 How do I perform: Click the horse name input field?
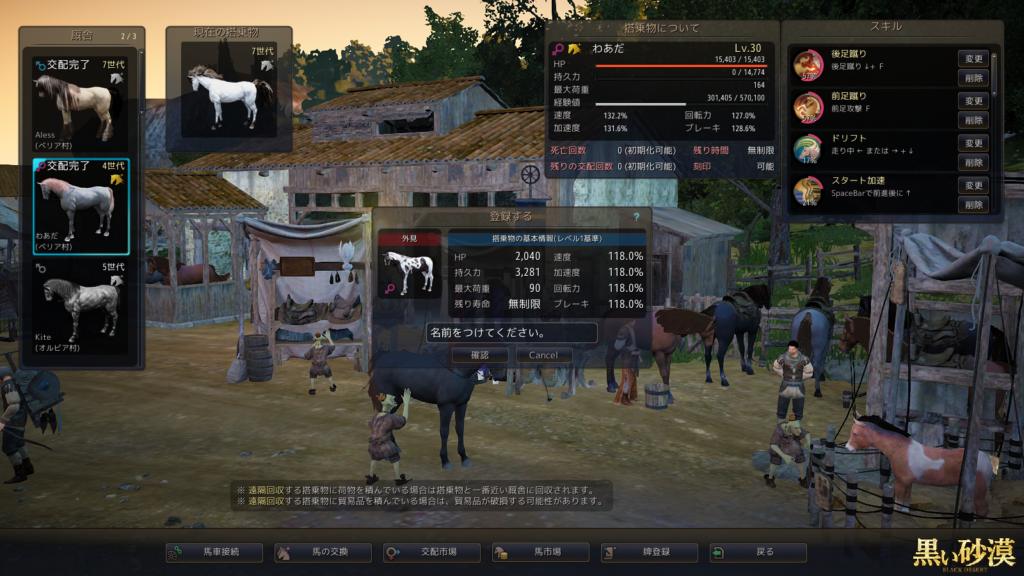(512, 332)
